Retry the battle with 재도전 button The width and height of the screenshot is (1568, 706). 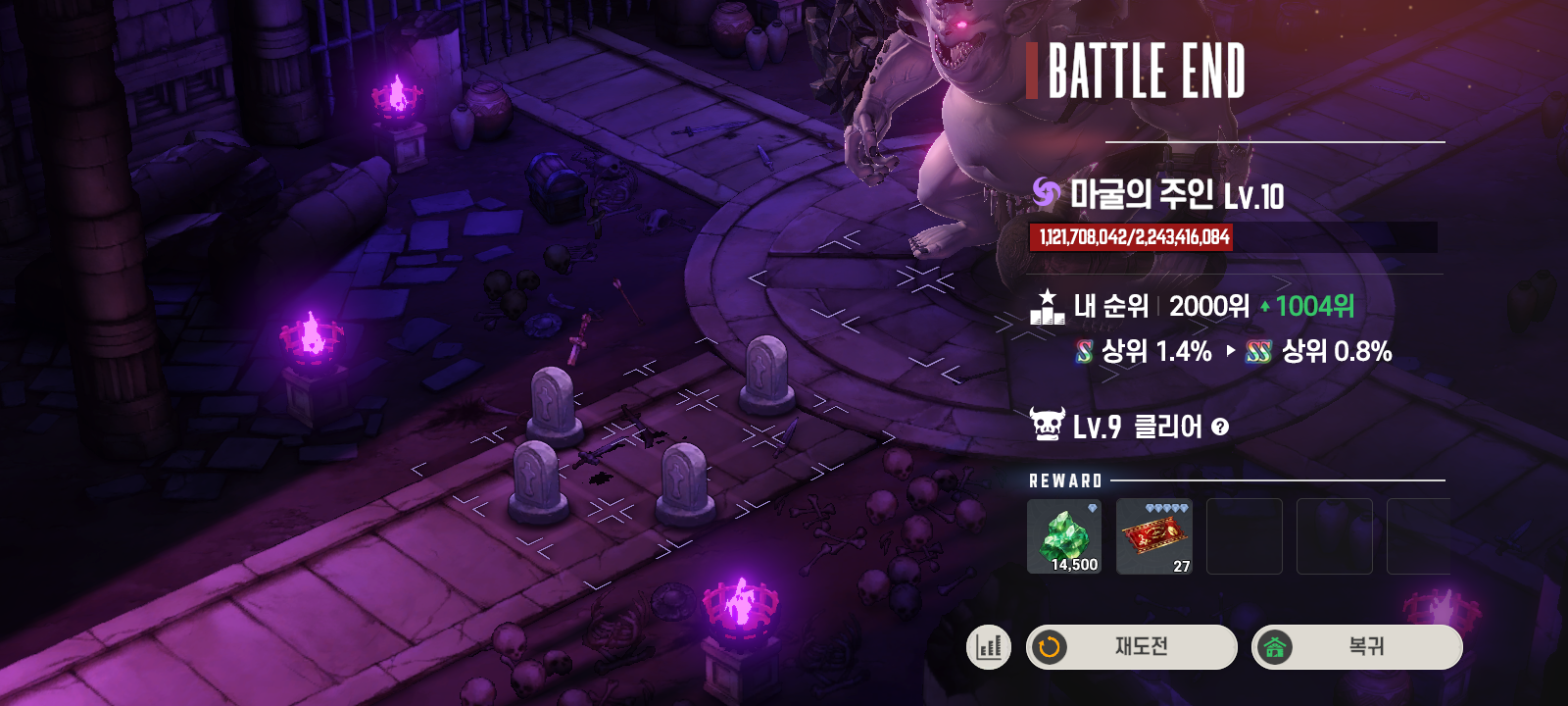coord(1131,647)
